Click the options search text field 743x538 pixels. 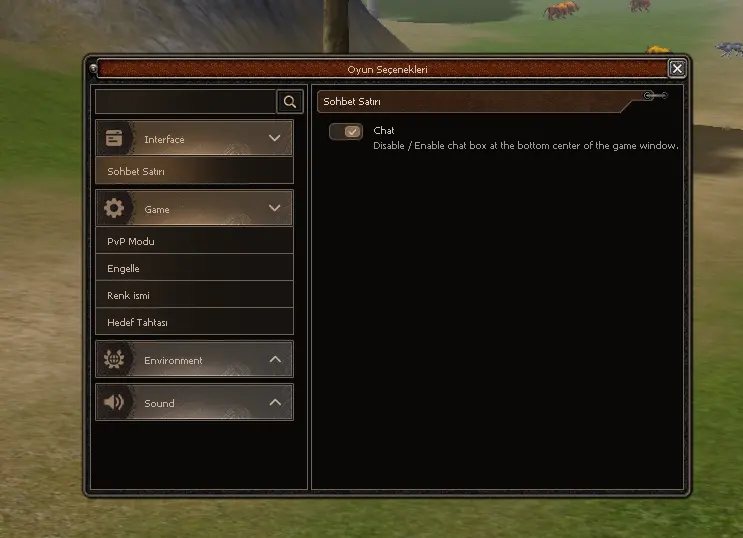click(x=185, y=101)
